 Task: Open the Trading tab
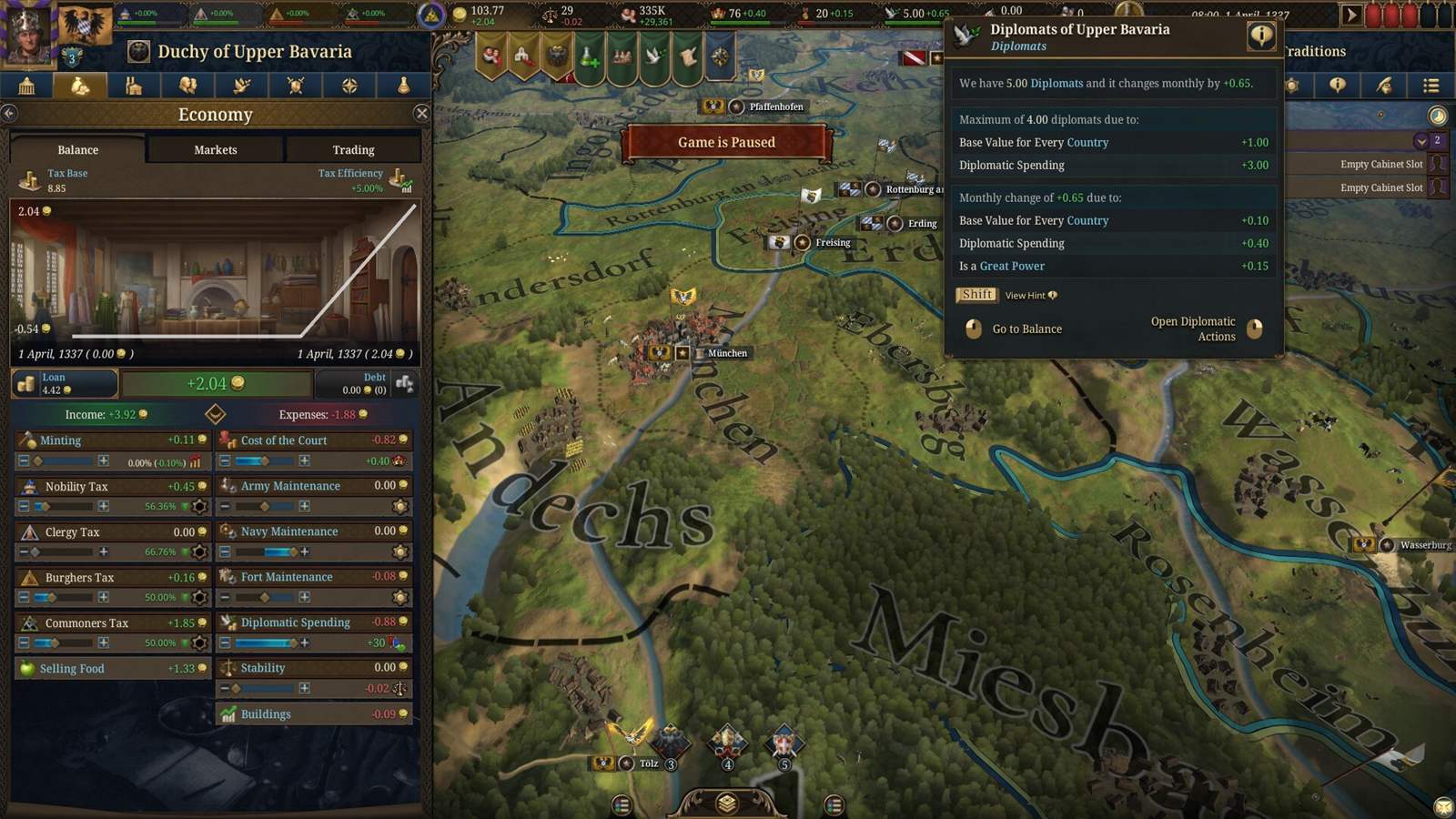353,150
